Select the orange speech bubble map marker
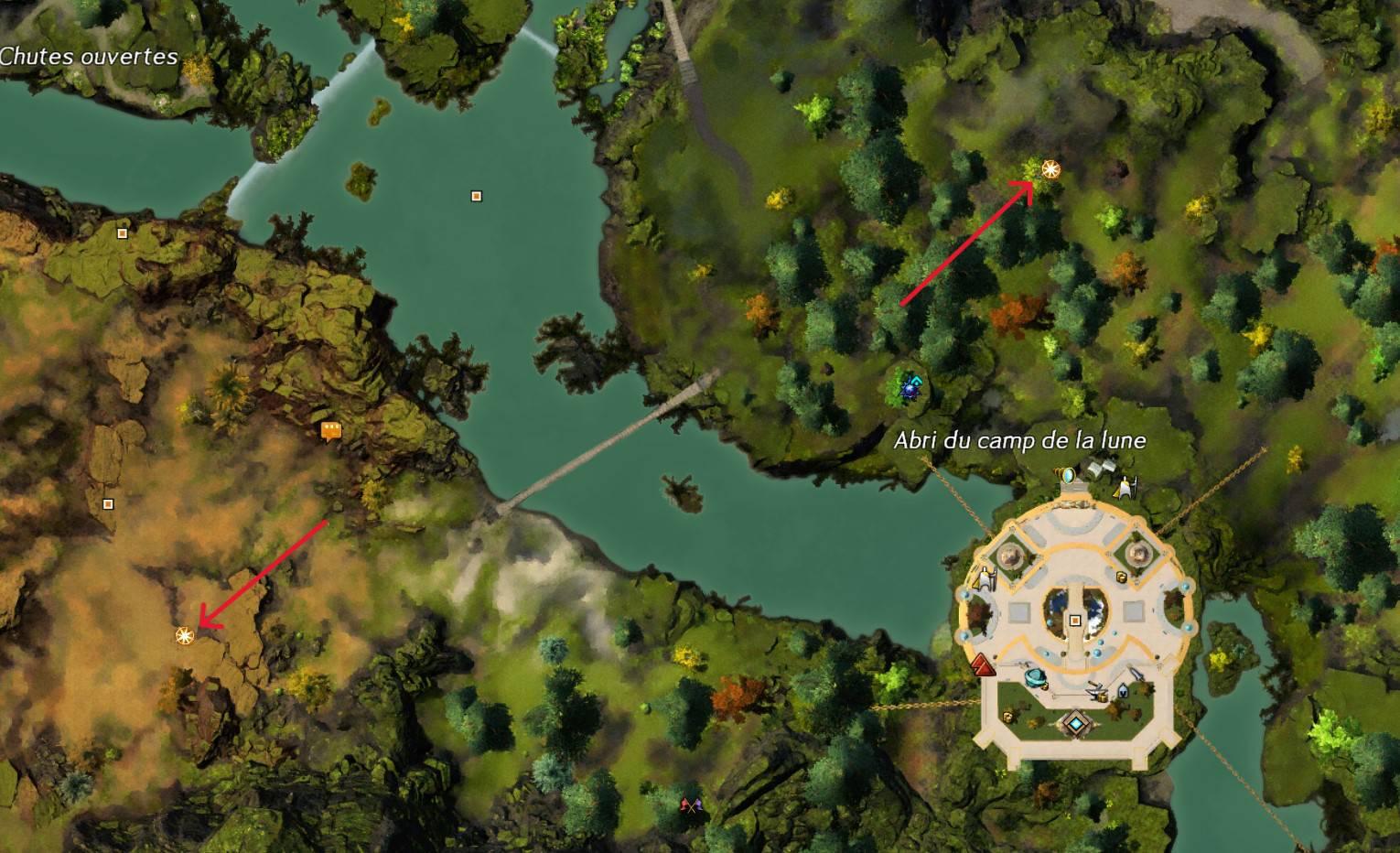This screenshot has height=853, width=1400. [331, 430]
